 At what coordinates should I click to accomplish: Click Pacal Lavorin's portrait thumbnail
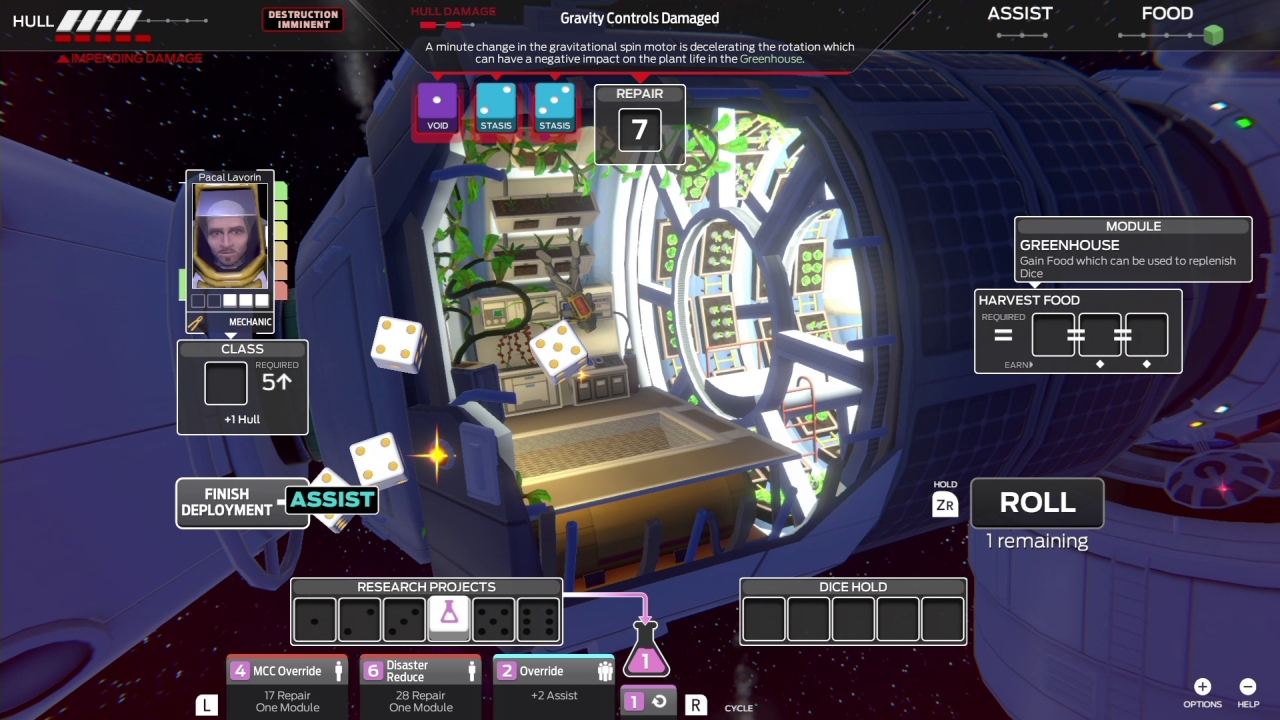click(228, 237)
